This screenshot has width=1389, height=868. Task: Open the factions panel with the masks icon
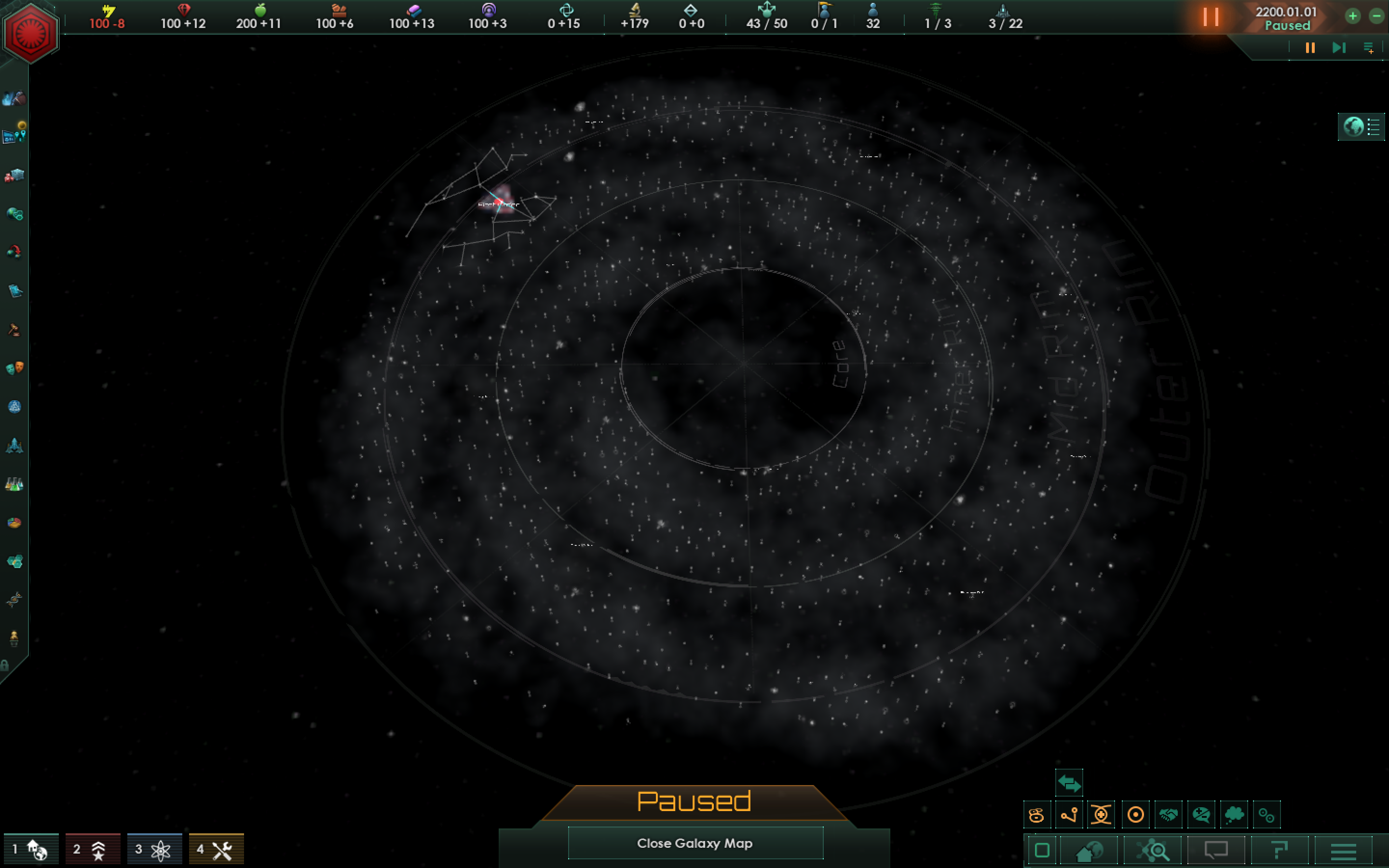click(x=15, y=367)
